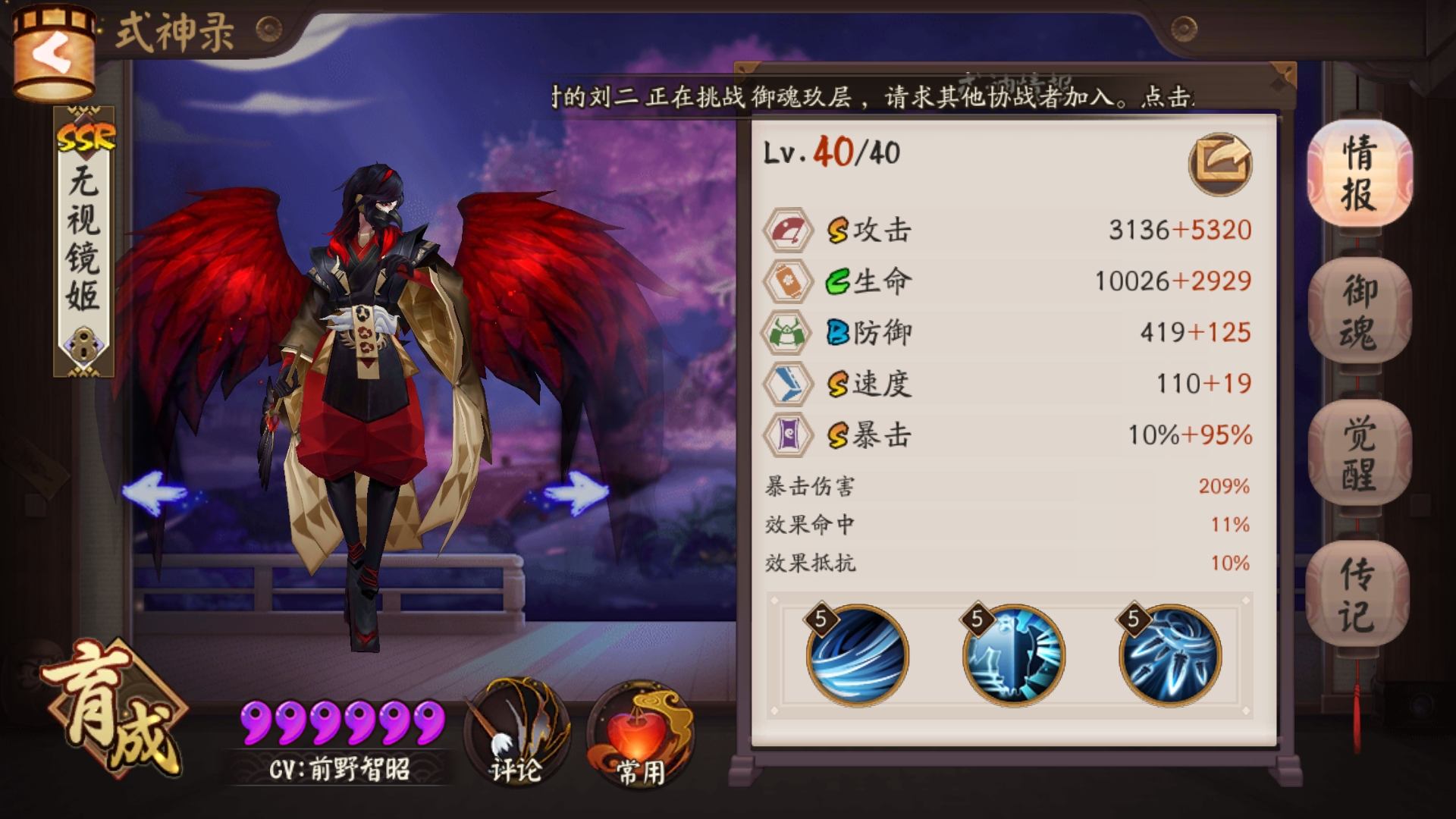The height and width of the screenshot is (819, 1456).
Task: Switch to the 觉醒 tab on the right
Action: point(1360,450)
